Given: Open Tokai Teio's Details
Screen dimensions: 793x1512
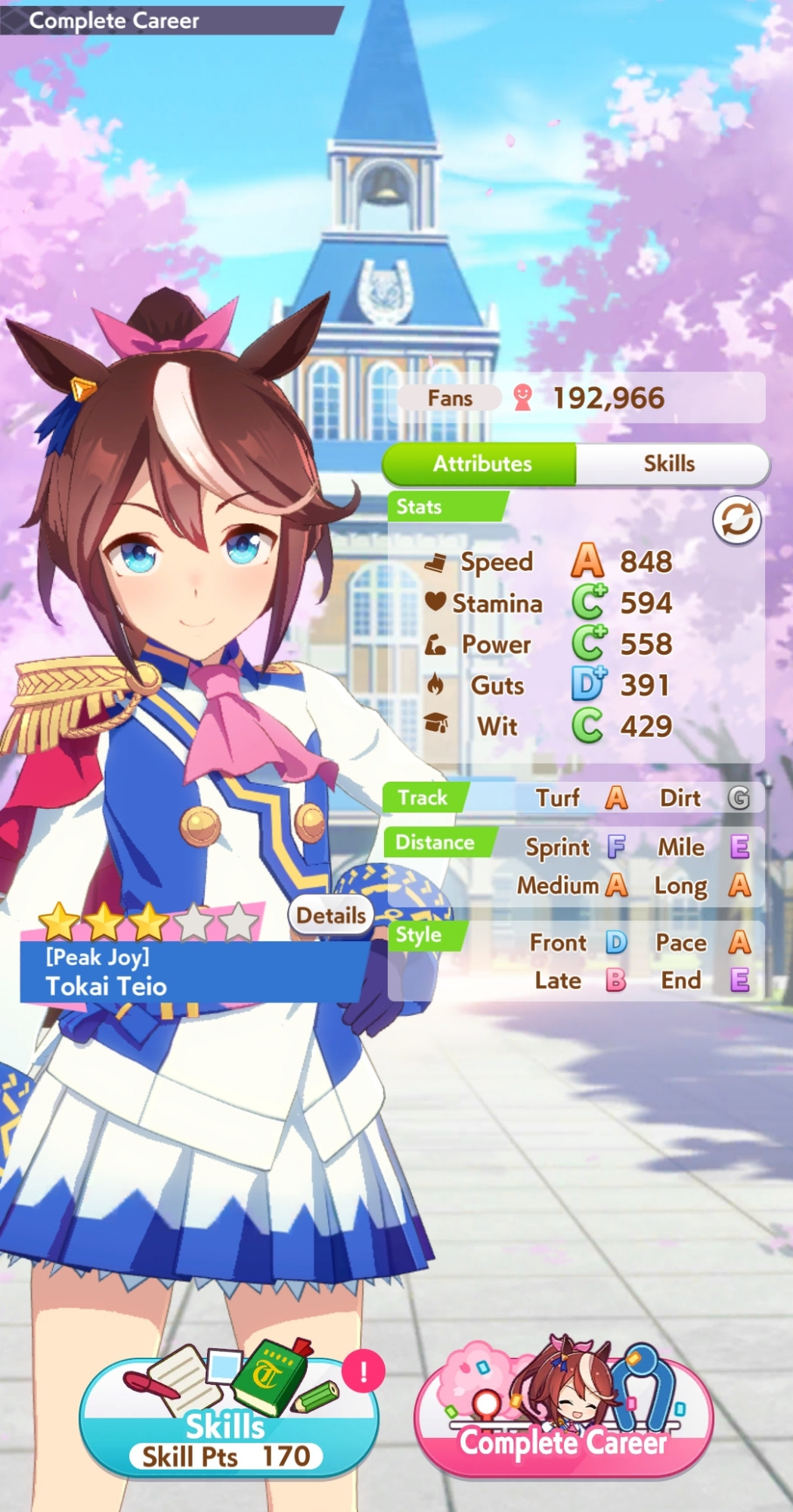Looking at the screenshot, I should pyautogui.click(x=330, y=916).
